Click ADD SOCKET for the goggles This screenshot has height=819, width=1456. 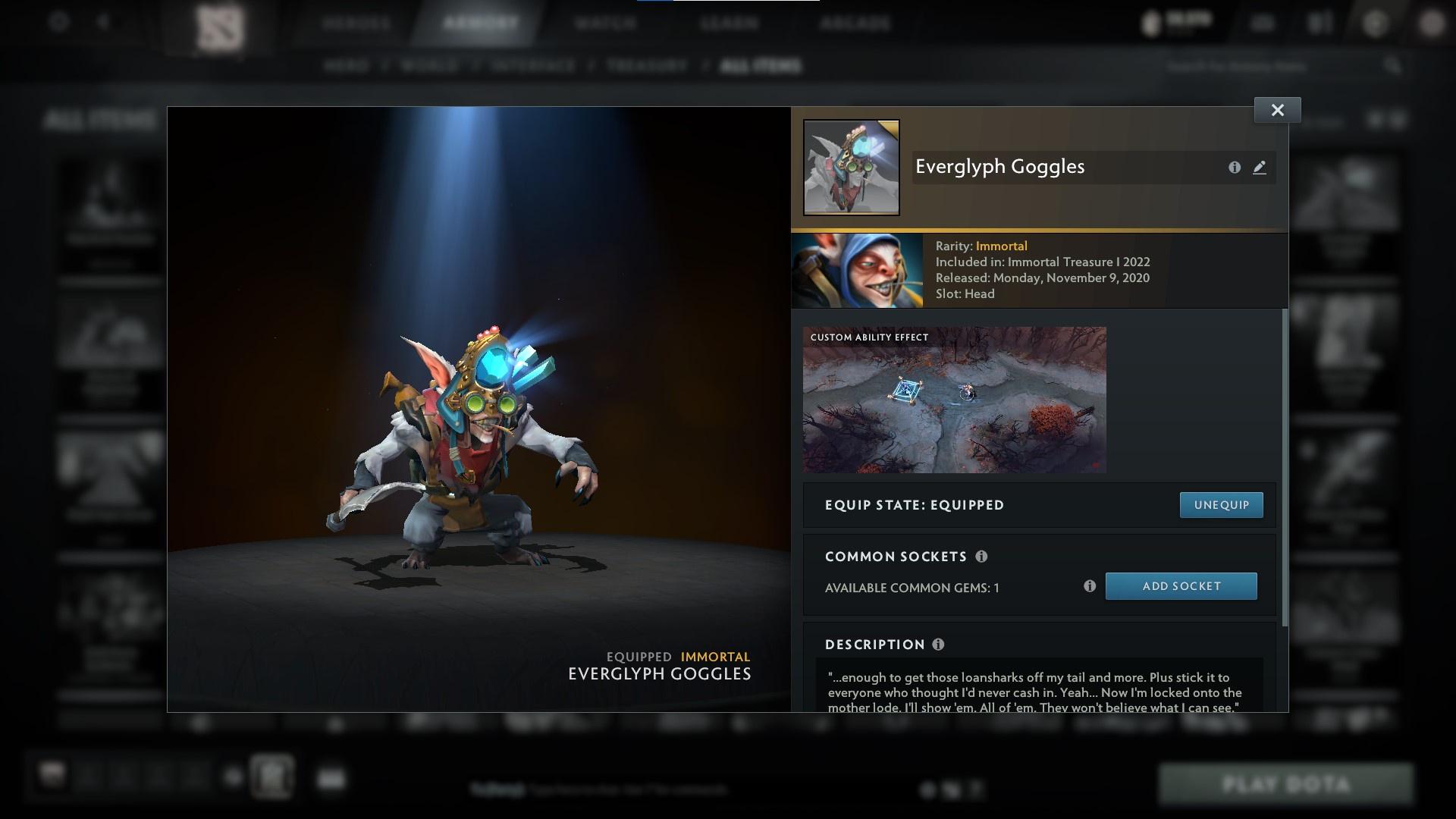click(x=1181, y=585)
